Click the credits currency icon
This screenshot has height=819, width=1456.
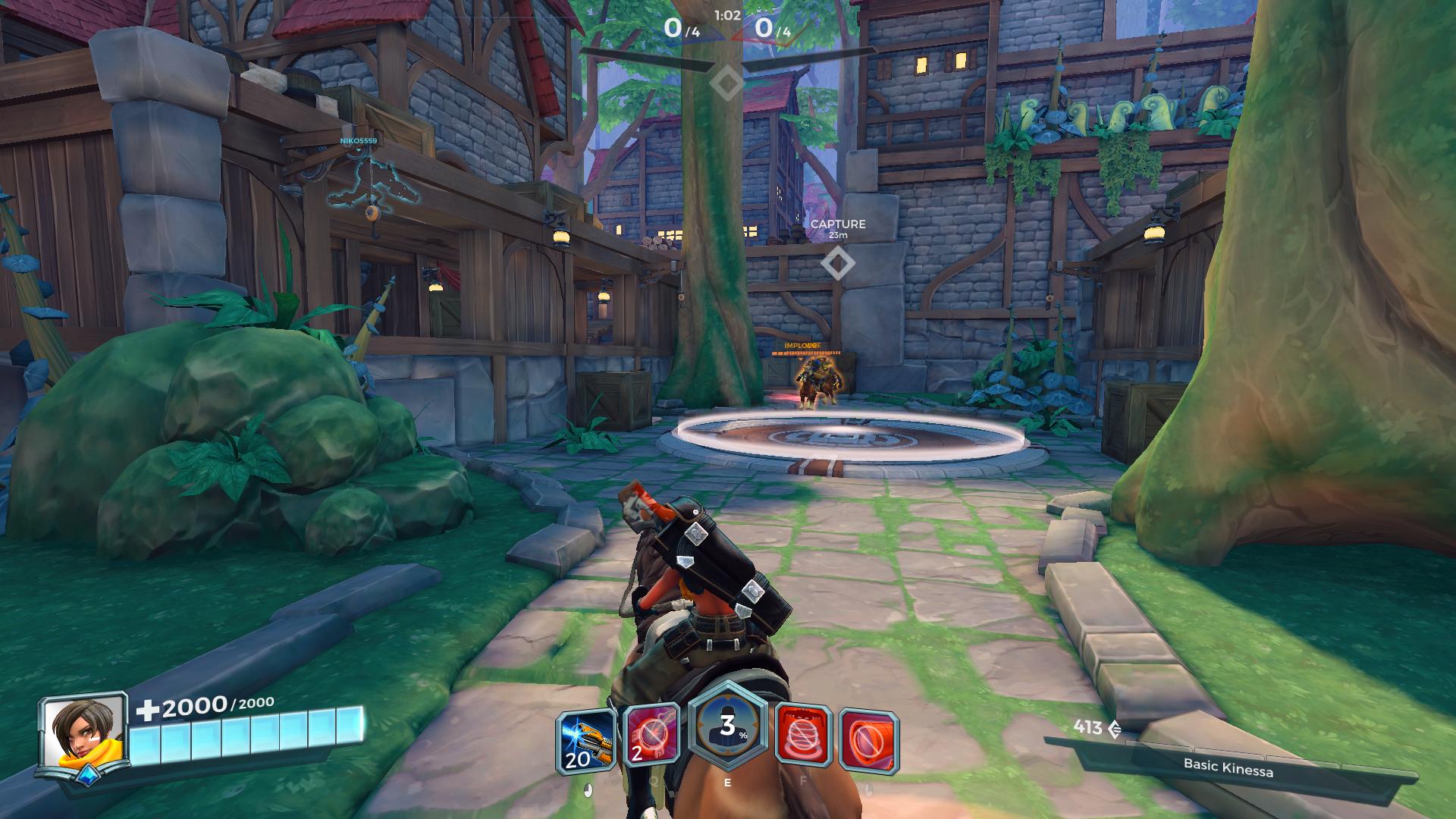click(1115, 729)
